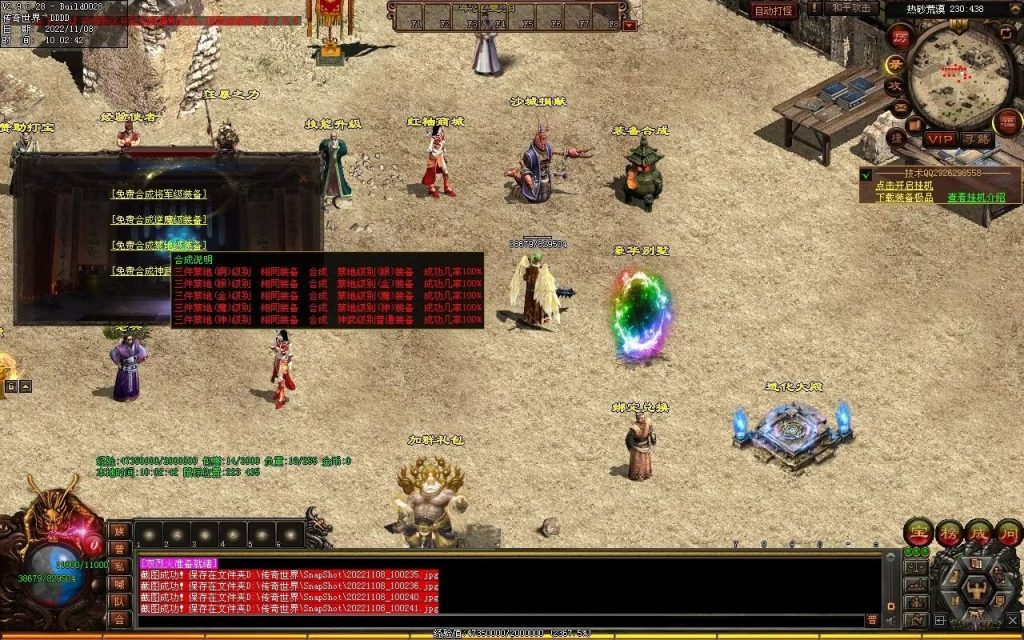Click the 和平攻击 attack mode button
This screenshot has height=640, width=1024.
click(x=851, y=9)
